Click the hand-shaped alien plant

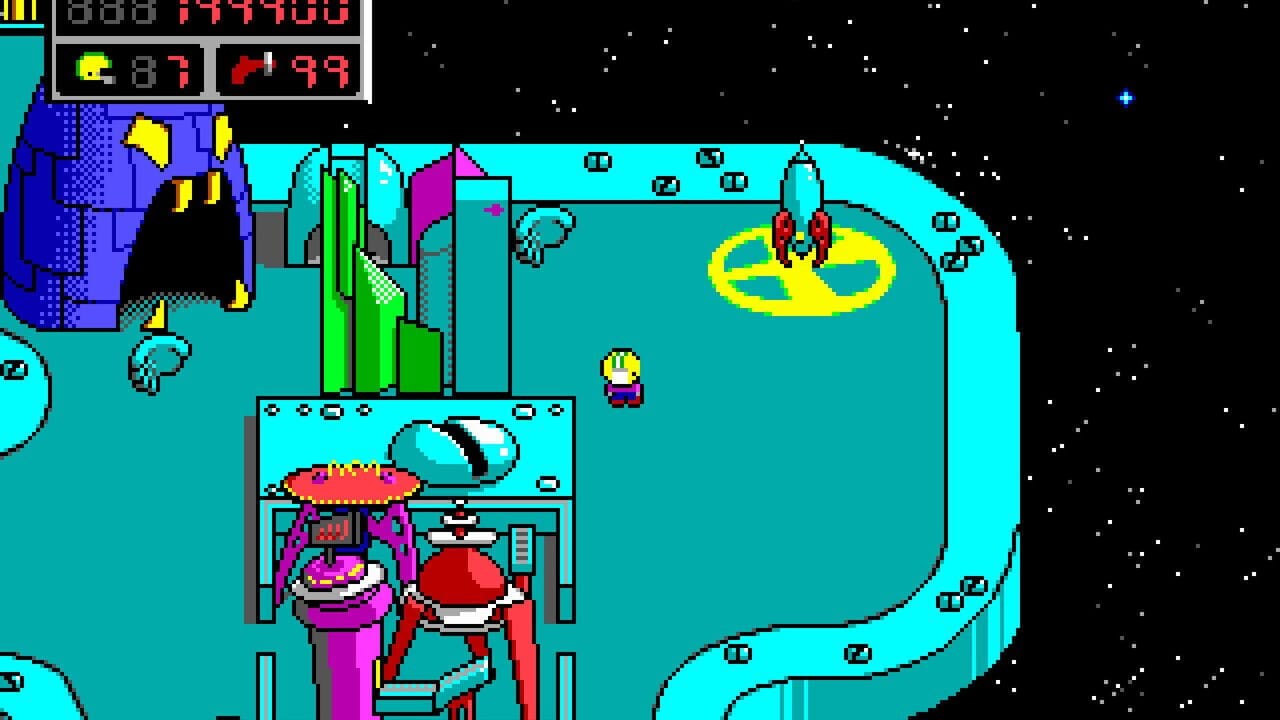click(x=160, y=360)
